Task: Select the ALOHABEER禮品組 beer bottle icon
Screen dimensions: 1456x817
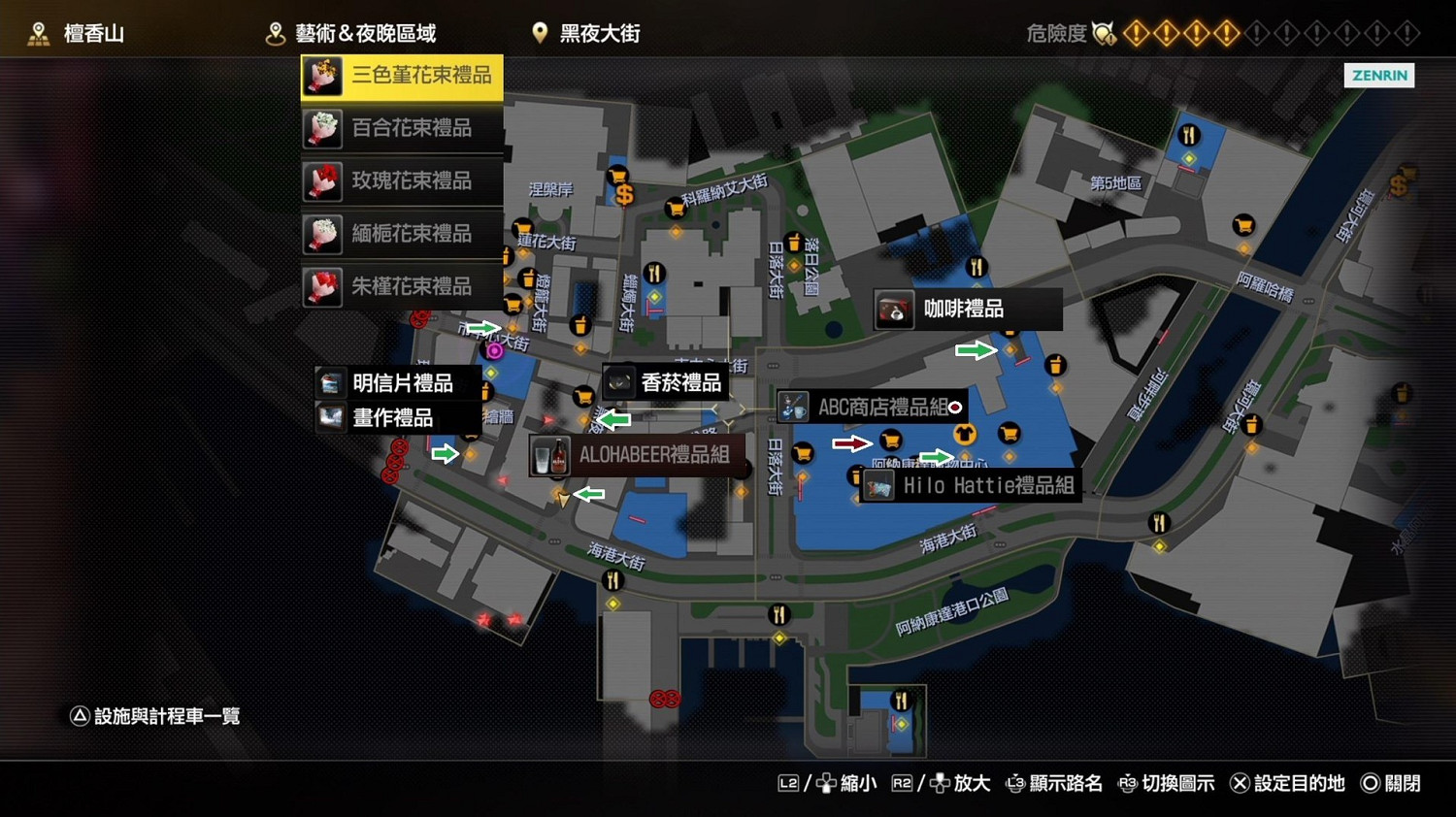Action: coord(551,456)
